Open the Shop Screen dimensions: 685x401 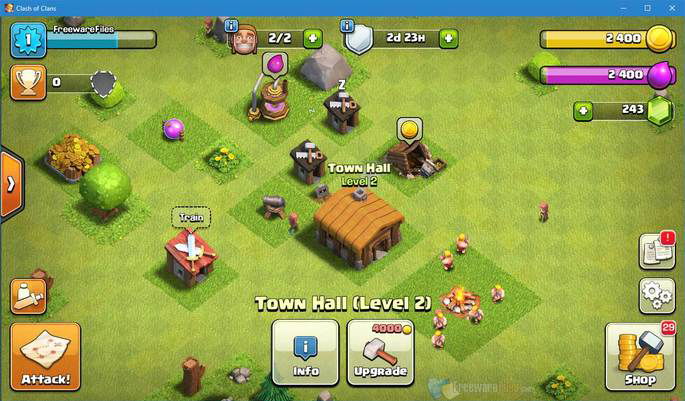tap(640, 357)
